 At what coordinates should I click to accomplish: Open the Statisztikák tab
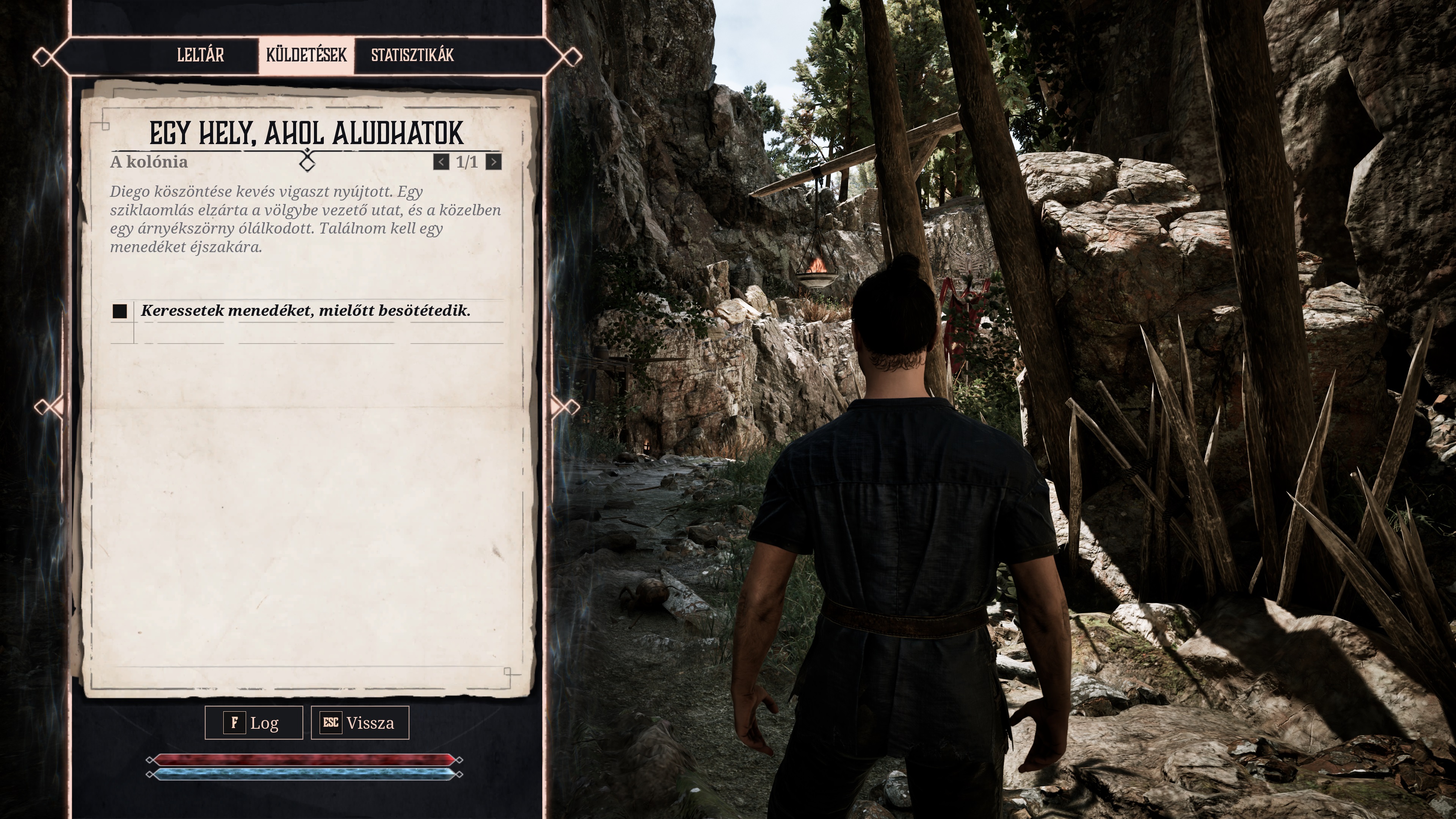[412, 55]
